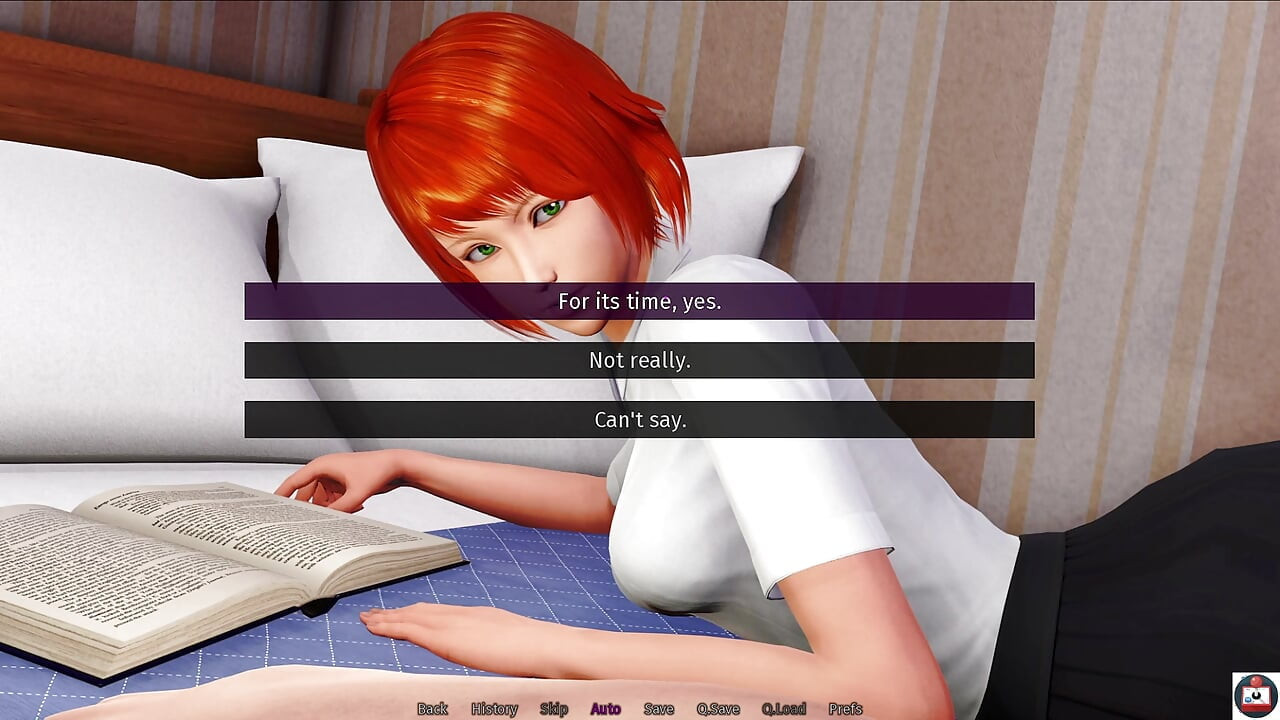Click the red joystick logo icon

click(1255, 695)
